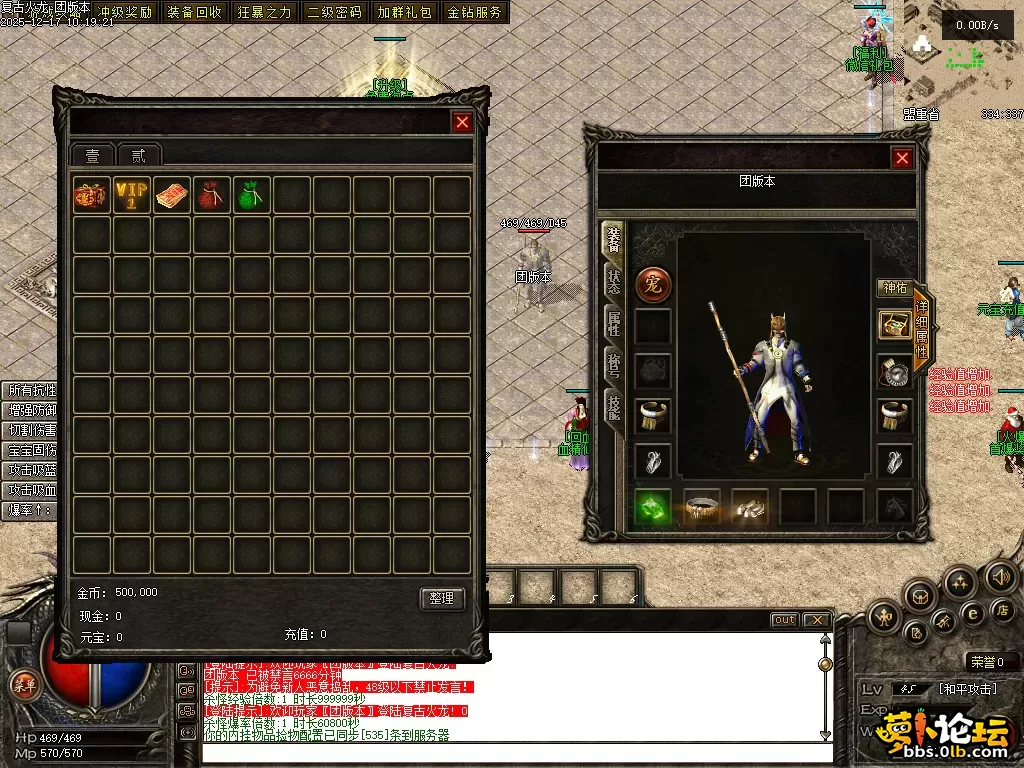Toggle the 和平攻击 attack mode
This screenshot has width=1024, height=768.
(968, 689)
